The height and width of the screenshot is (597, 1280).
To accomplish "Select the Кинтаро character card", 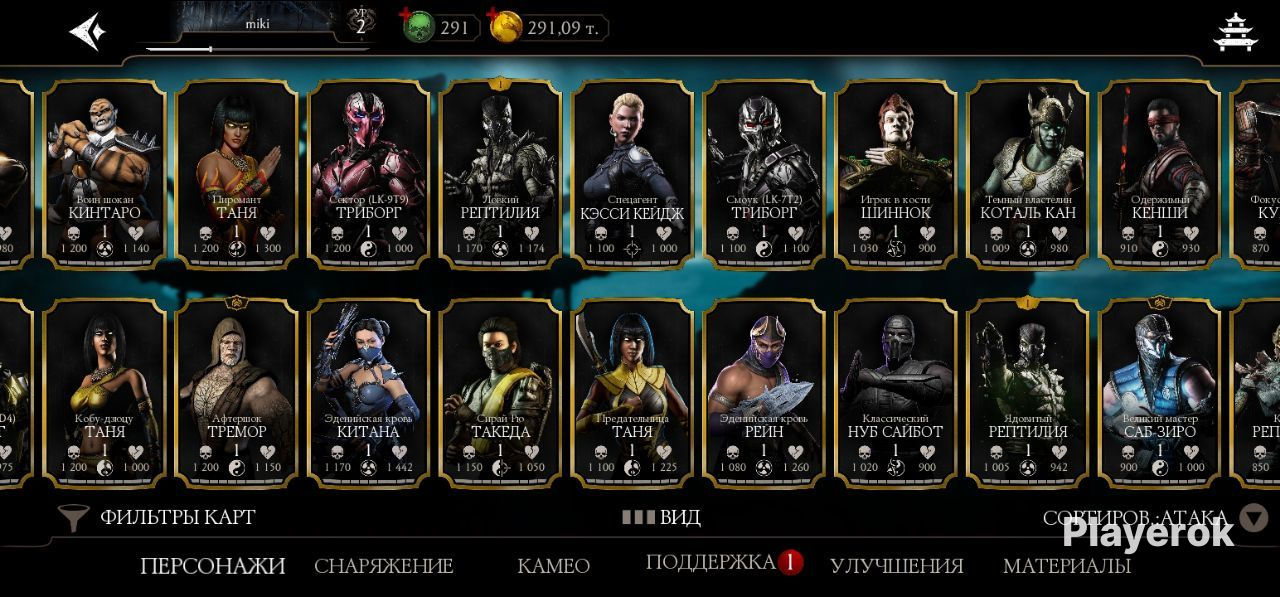I will tap(104, 174).
